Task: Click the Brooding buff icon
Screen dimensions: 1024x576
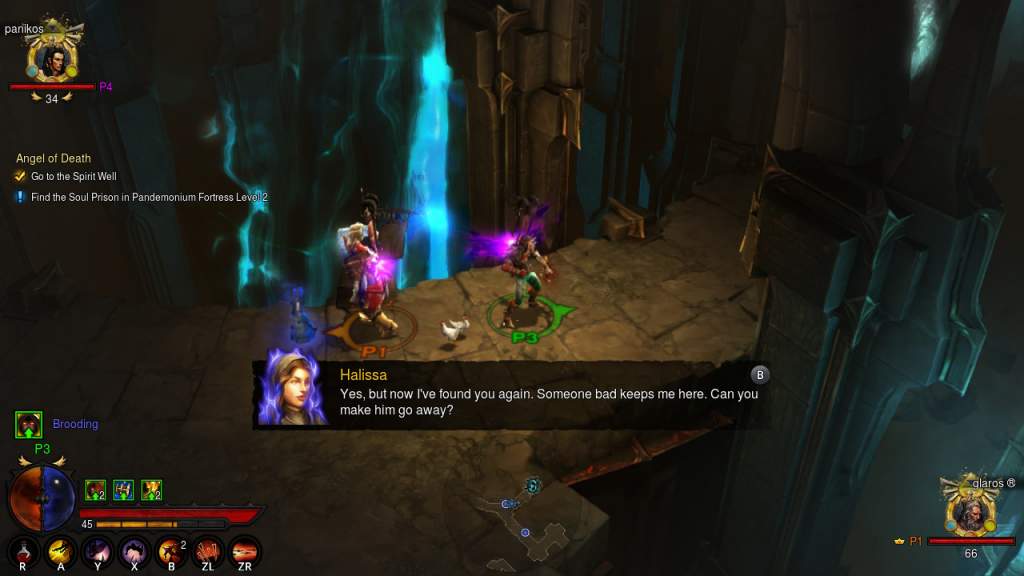Action: point(28,425)
